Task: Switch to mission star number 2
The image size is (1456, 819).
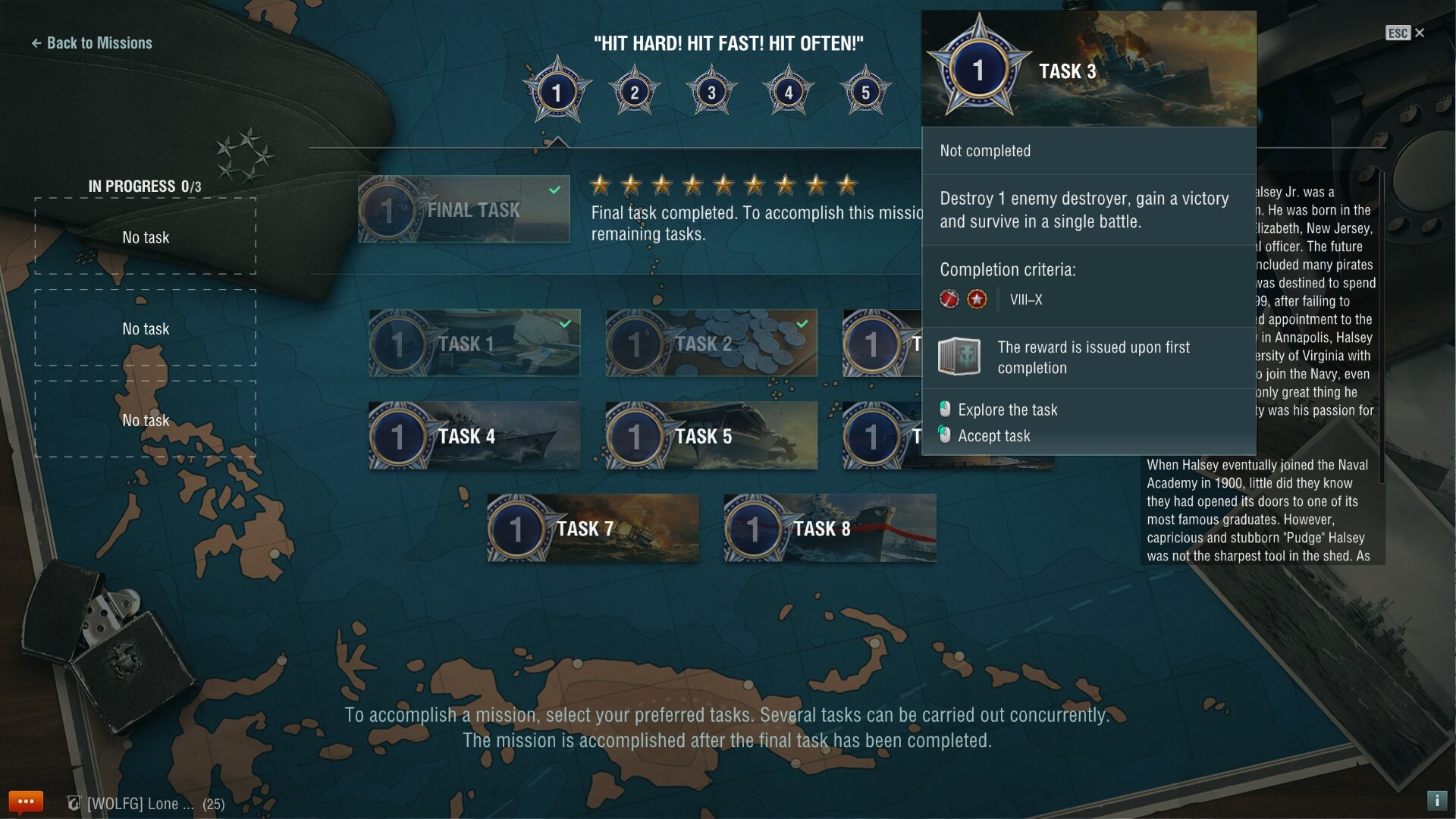Action: (x=635, y=93)
